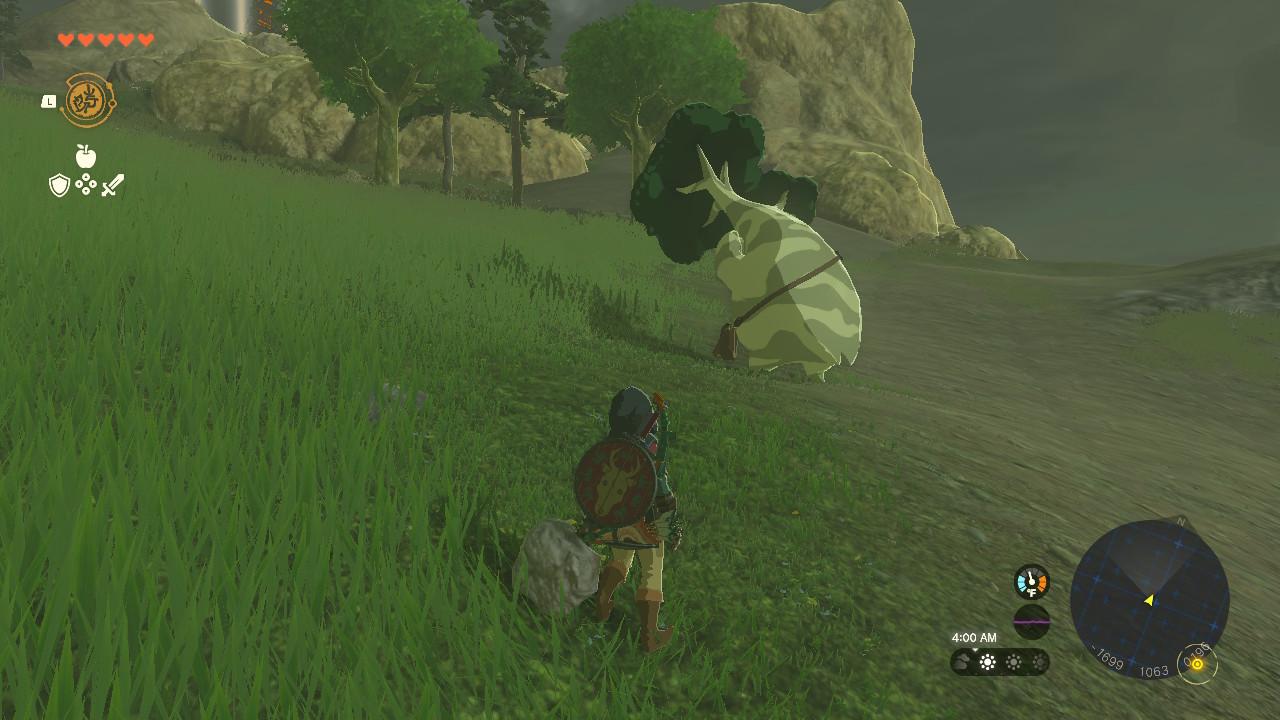This screenshot has height=720, width=1280.
Task: Click the four-circles stamina buff icon
Action: tap(86, 184)
